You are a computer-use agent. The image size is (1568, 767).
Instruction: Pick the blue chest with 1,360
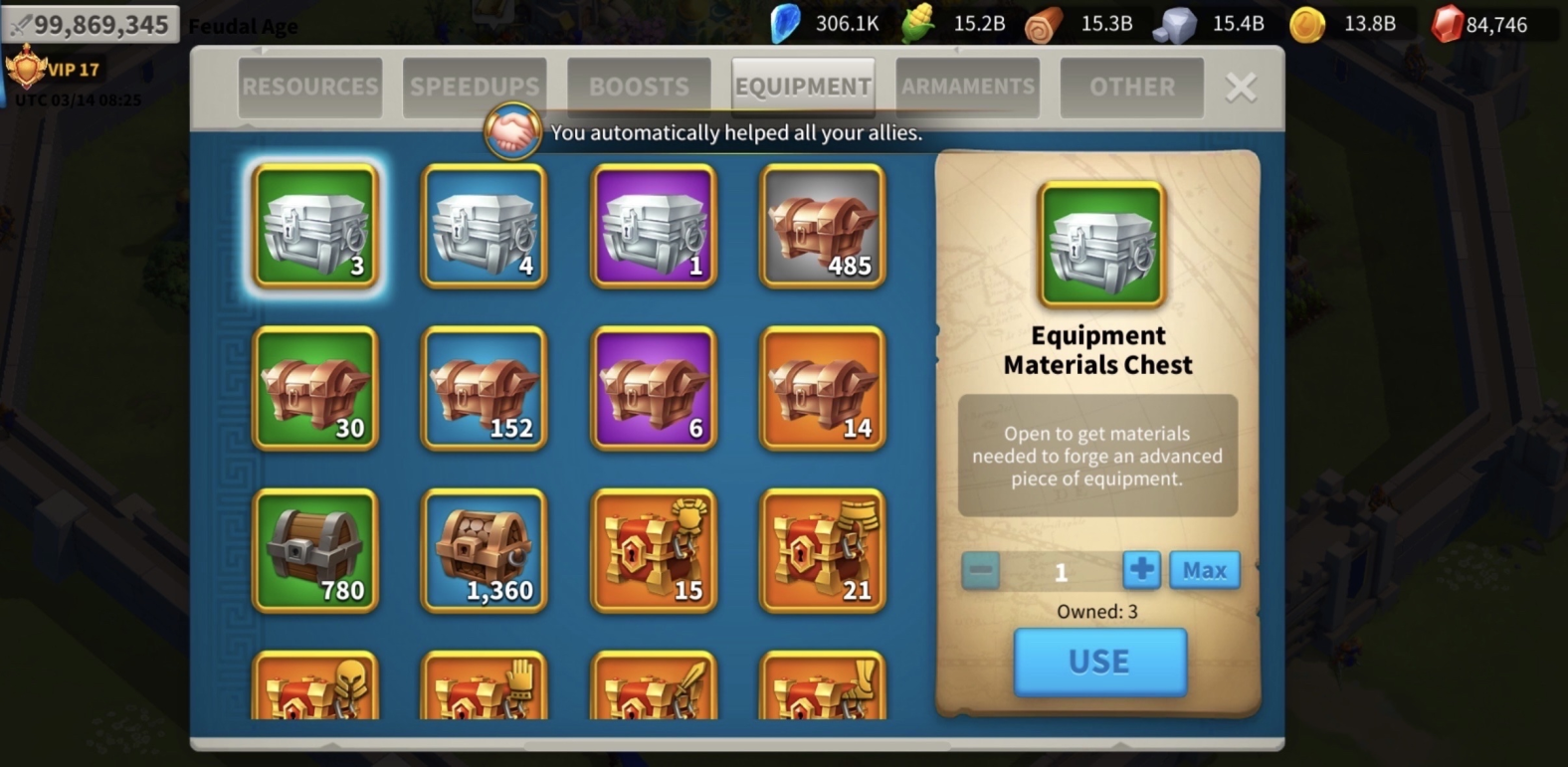point(485,550)
